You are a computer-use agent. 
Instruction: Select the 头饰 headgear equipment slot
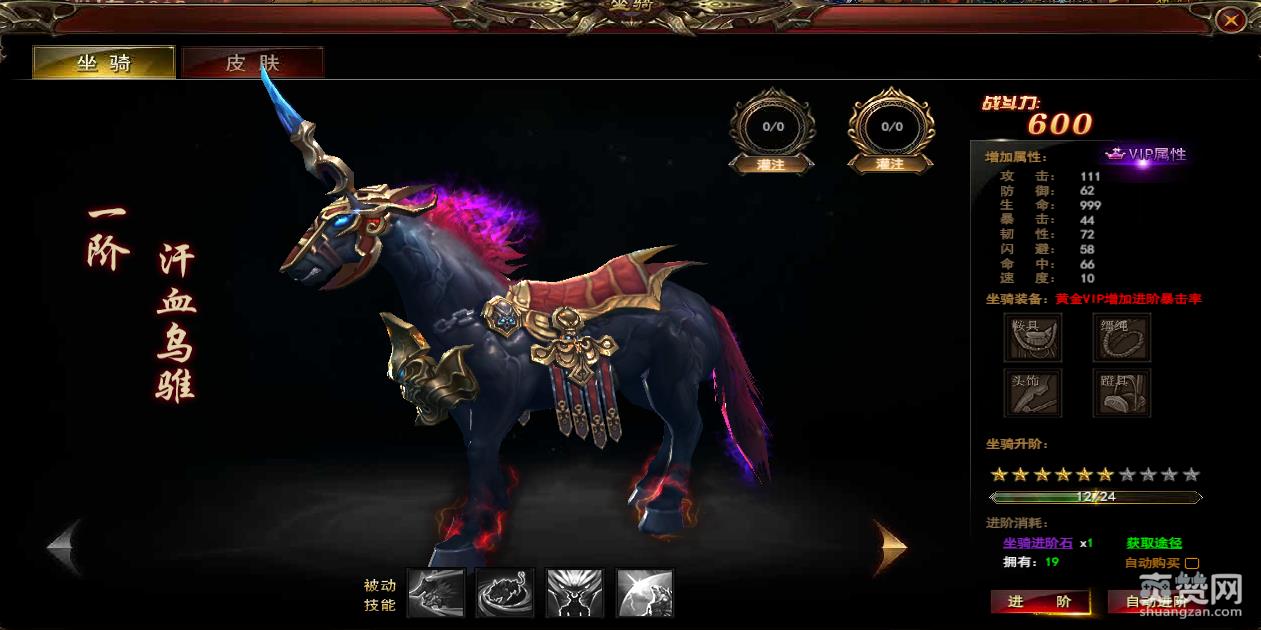(x=1033, y=392)
